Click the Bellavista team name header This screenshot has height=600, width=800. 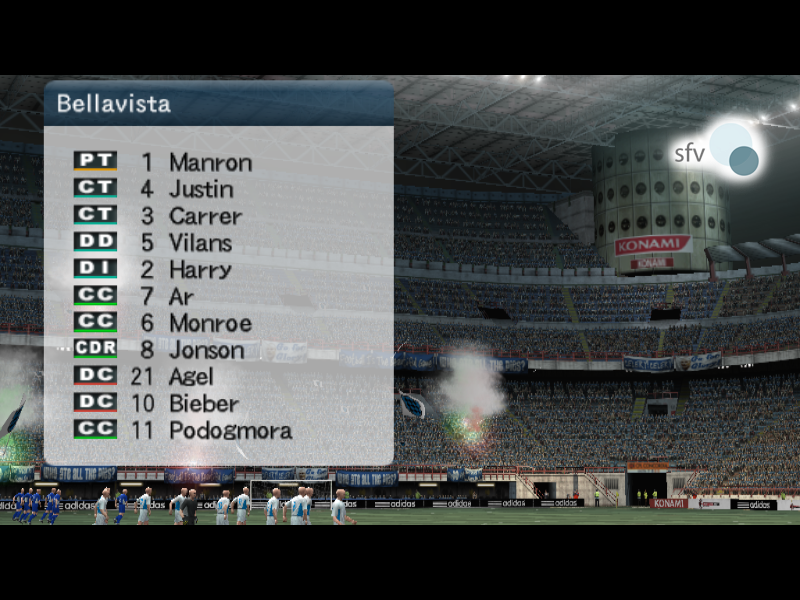(x=113, y=103)
